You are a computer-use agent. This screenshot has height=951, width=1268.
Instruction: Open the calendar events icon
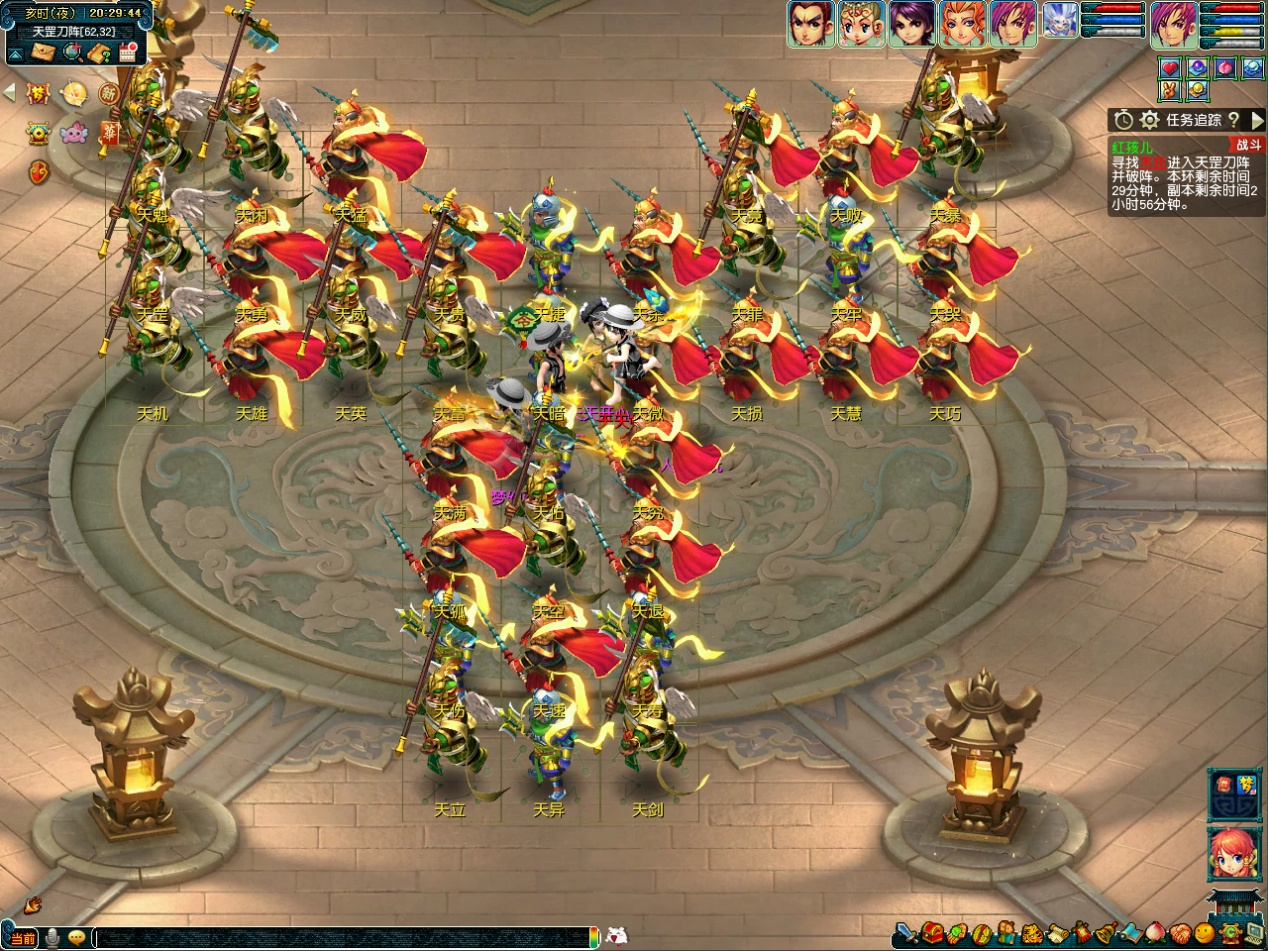127,52
